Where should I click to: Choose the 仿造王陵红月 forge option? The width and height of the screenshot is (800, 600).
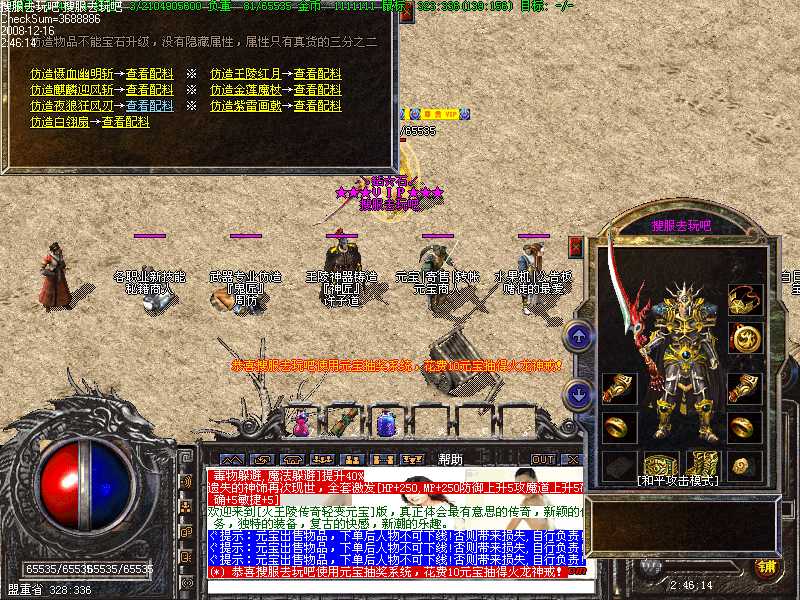tap(245, 74)
